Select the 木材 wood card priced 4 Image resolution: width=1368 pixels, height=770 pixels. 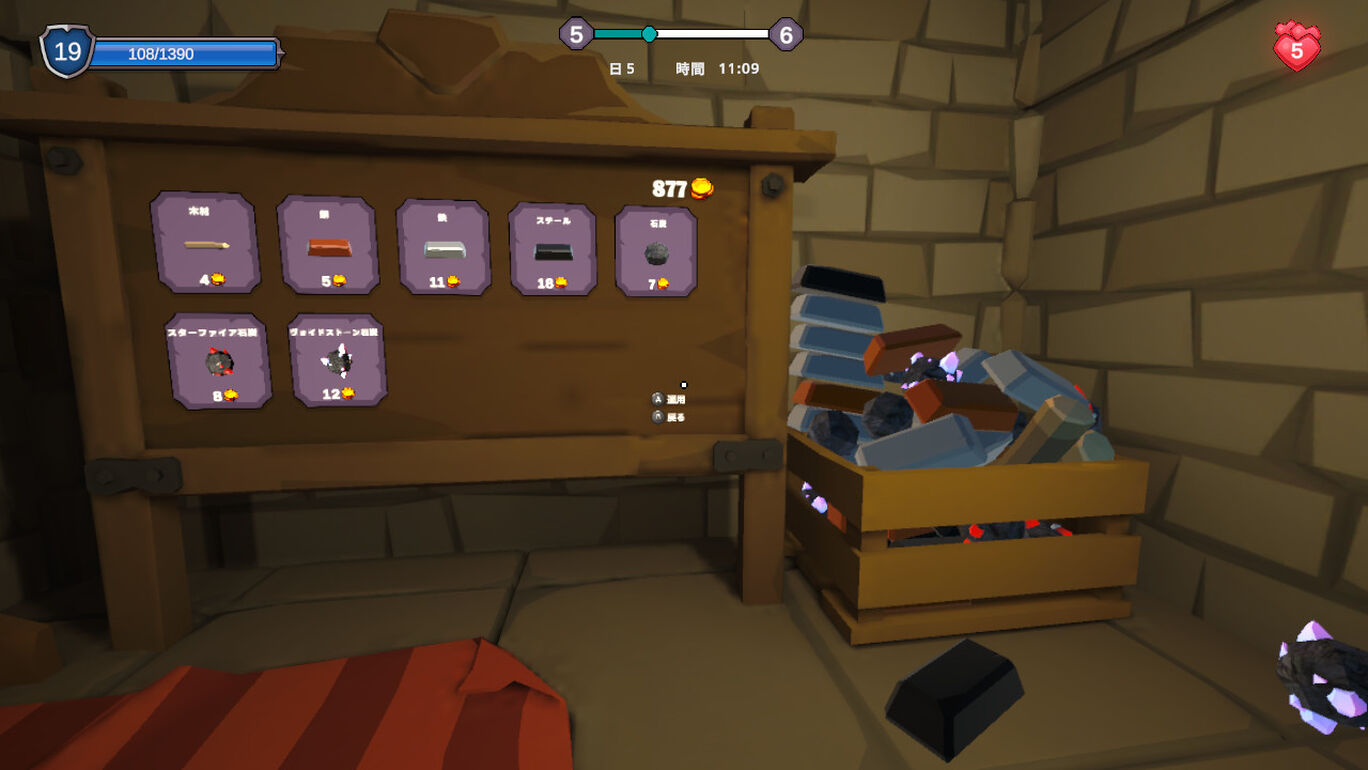click(x=206, y=243)
